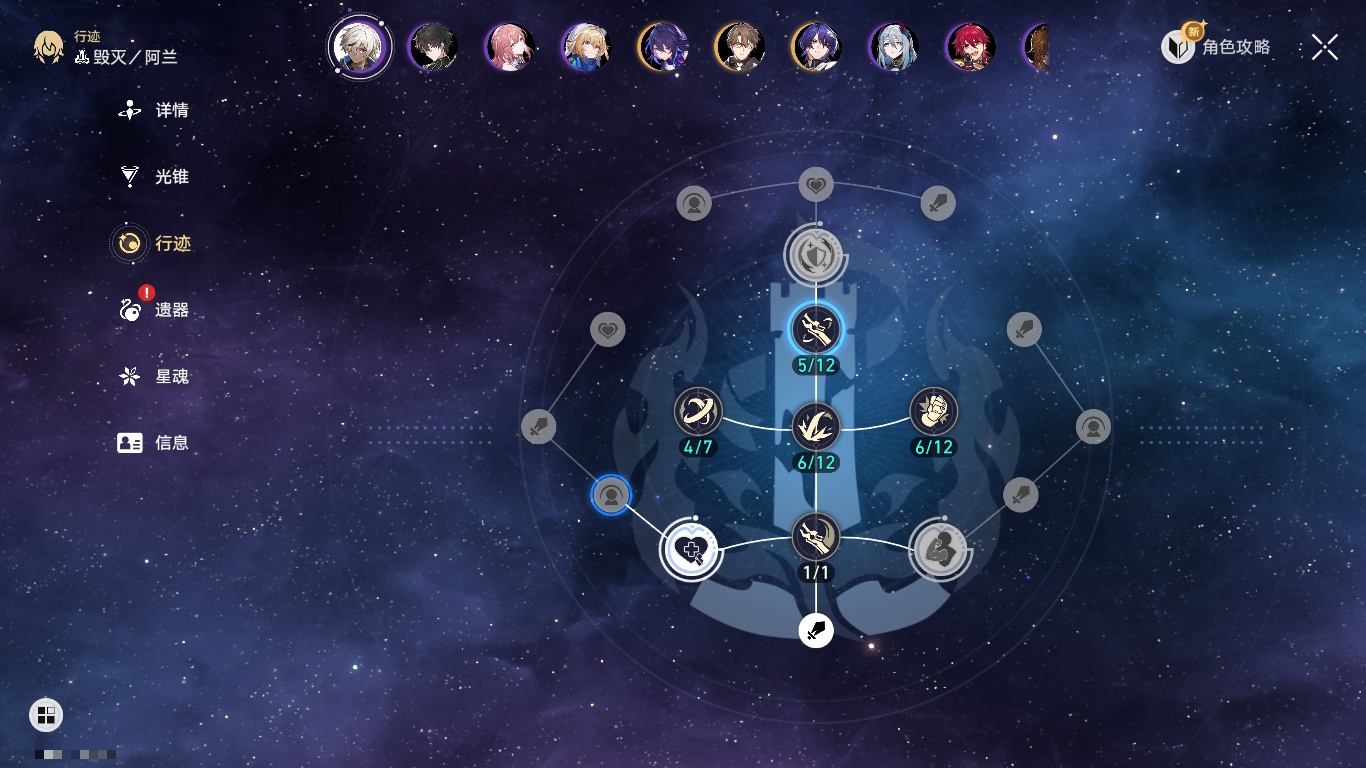This screenshot has width=1366, height=768.
Task: Switch to the 光锥 light cone tab
Action: pyautogui.click(x=155, y=177)
